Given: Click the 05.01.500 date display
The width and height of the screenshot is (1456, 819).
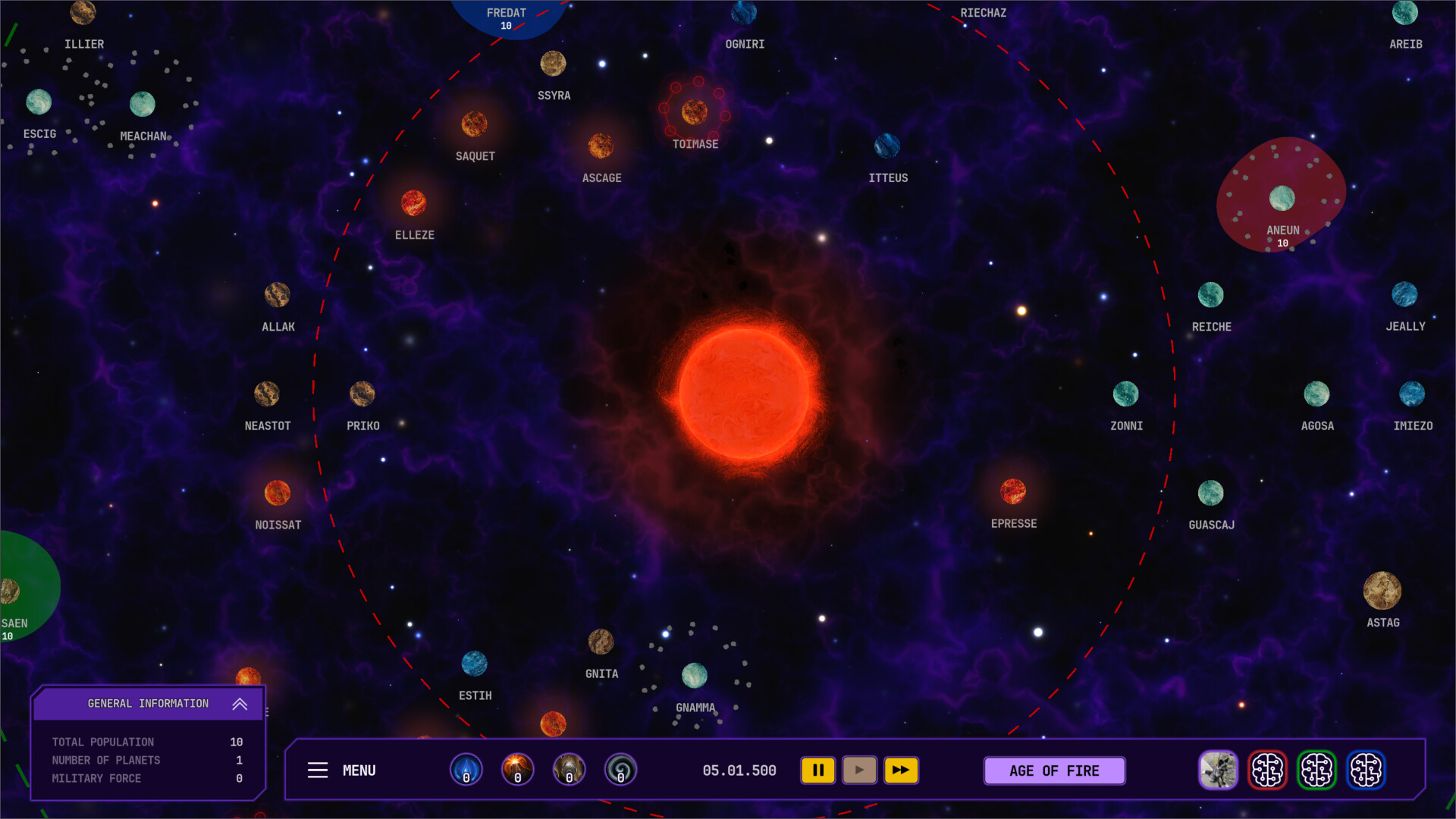Looking at the screenshot, I should click(739, 770).
